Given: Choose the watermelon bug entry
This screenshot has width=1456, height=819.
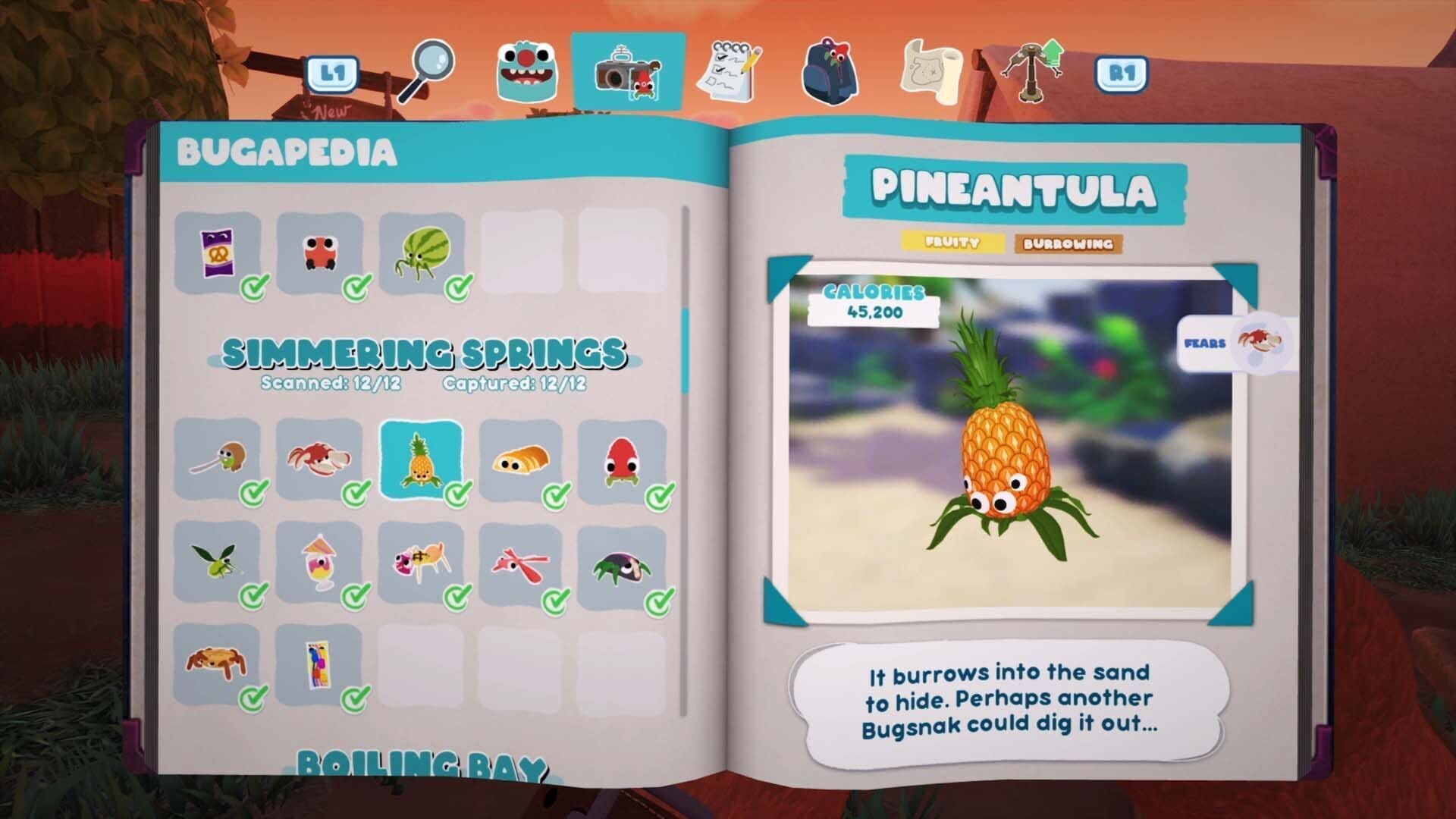Looking at the screenshot, I should (421, 253).
